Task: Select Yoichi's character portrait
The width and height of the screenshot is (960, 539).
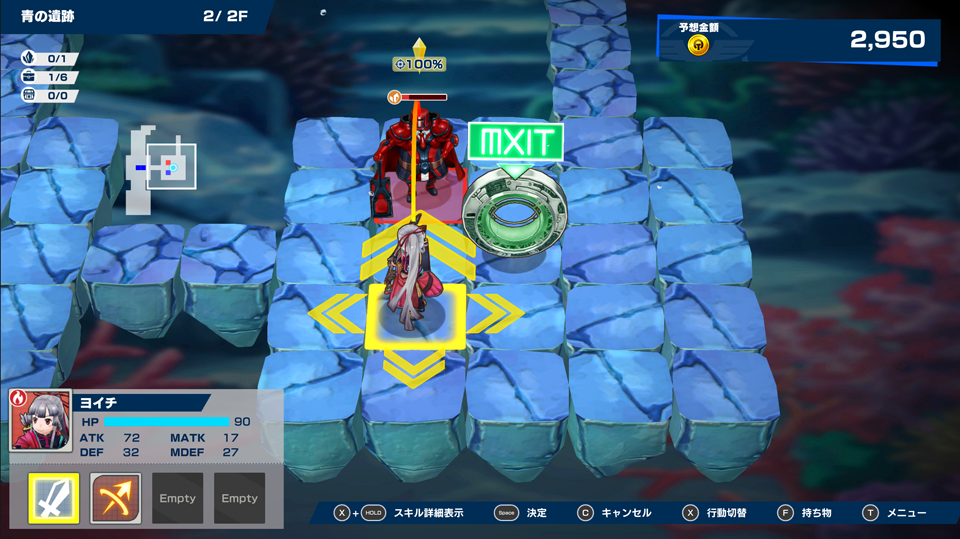Action: point(40,420)
